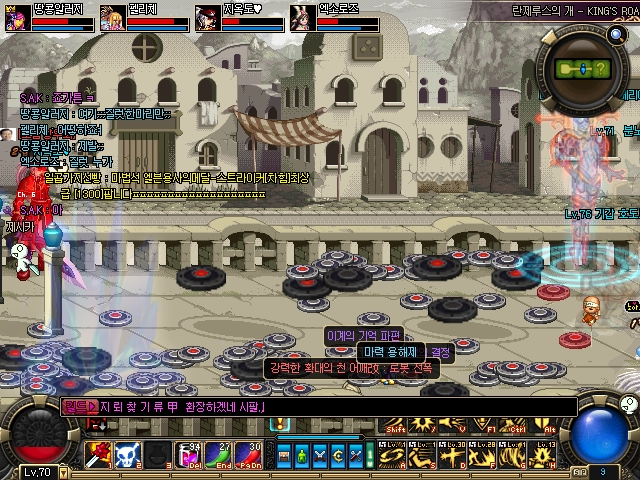Use the pink potion with count 94

tap(189, 454)
